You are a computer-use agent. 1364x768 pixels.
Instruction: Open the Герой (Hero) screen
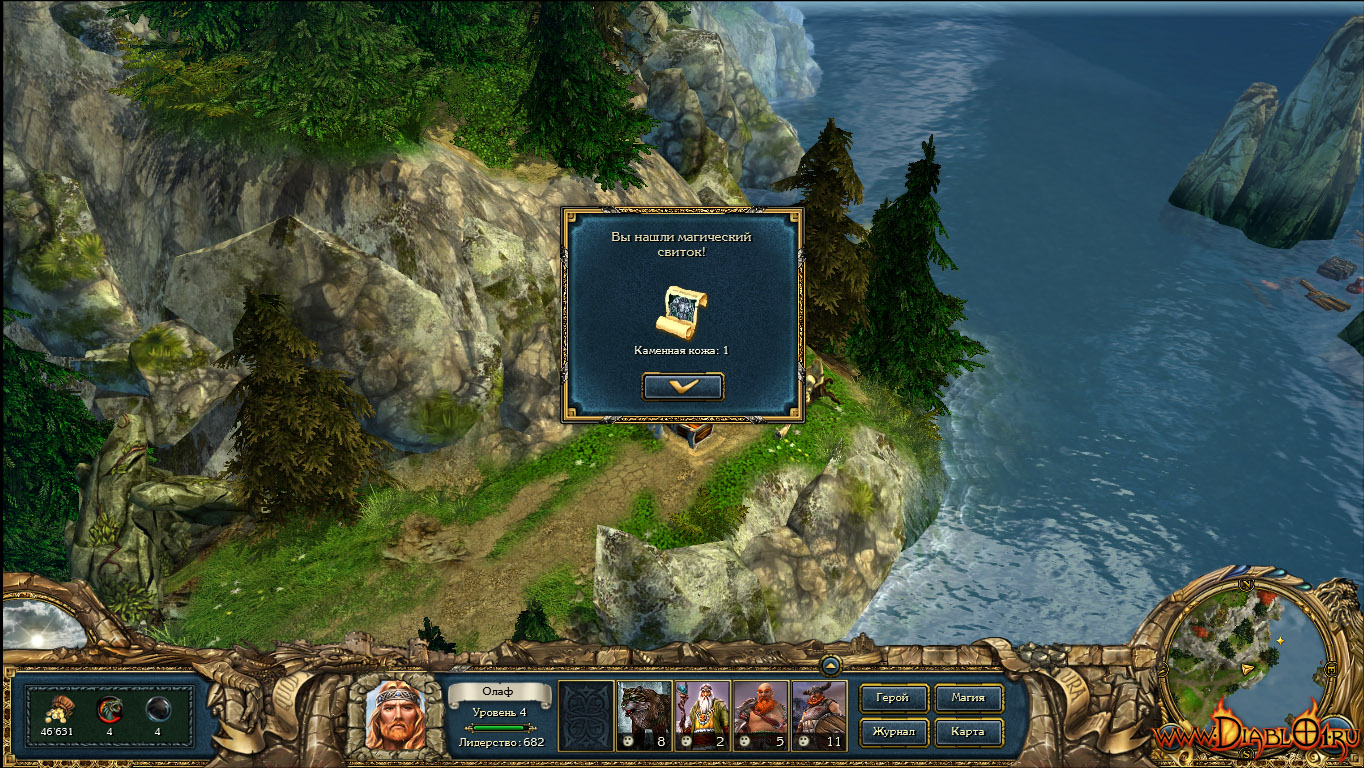893,698
